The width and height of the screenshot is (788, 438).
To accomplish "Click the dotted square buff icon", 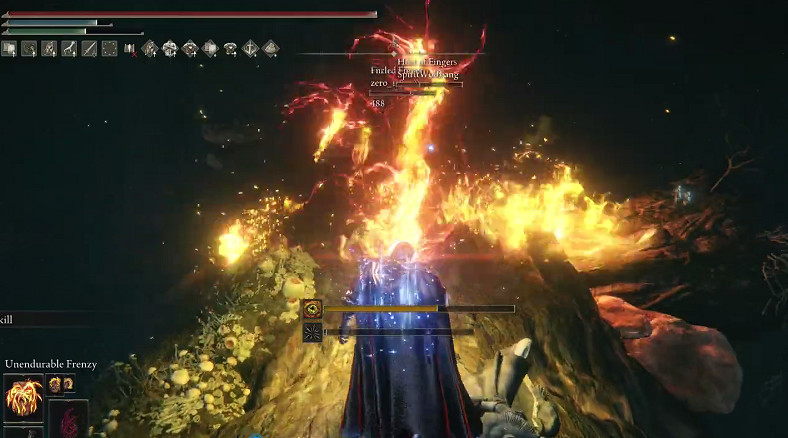I will pos(110,48).
